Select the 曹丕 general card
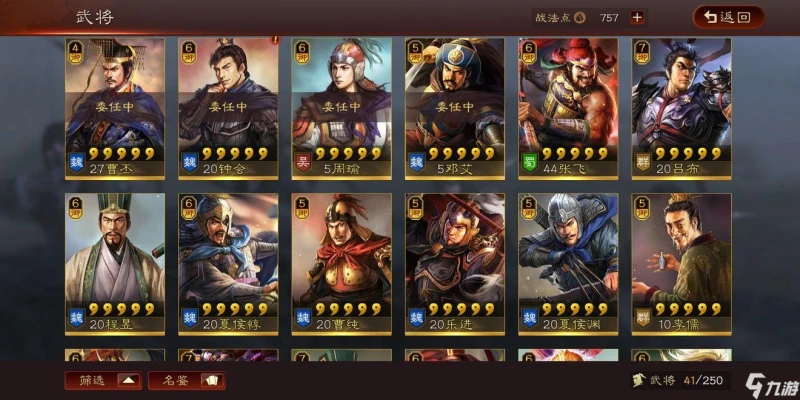This screenshot has width=800, height=400. tap(115, 108)
